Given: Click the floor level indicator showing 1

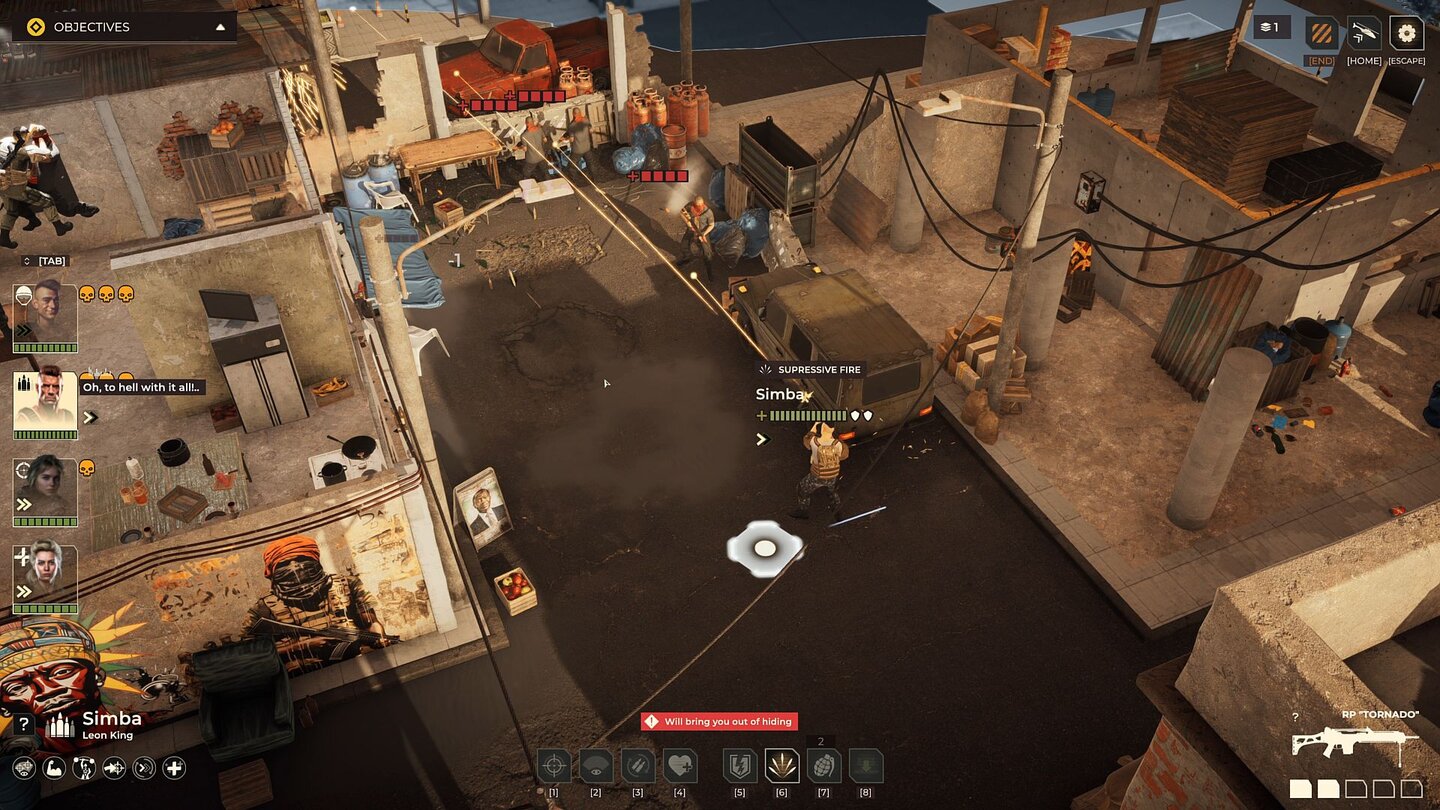Looking at the screenshot, I should click(x=1272, y=27).
